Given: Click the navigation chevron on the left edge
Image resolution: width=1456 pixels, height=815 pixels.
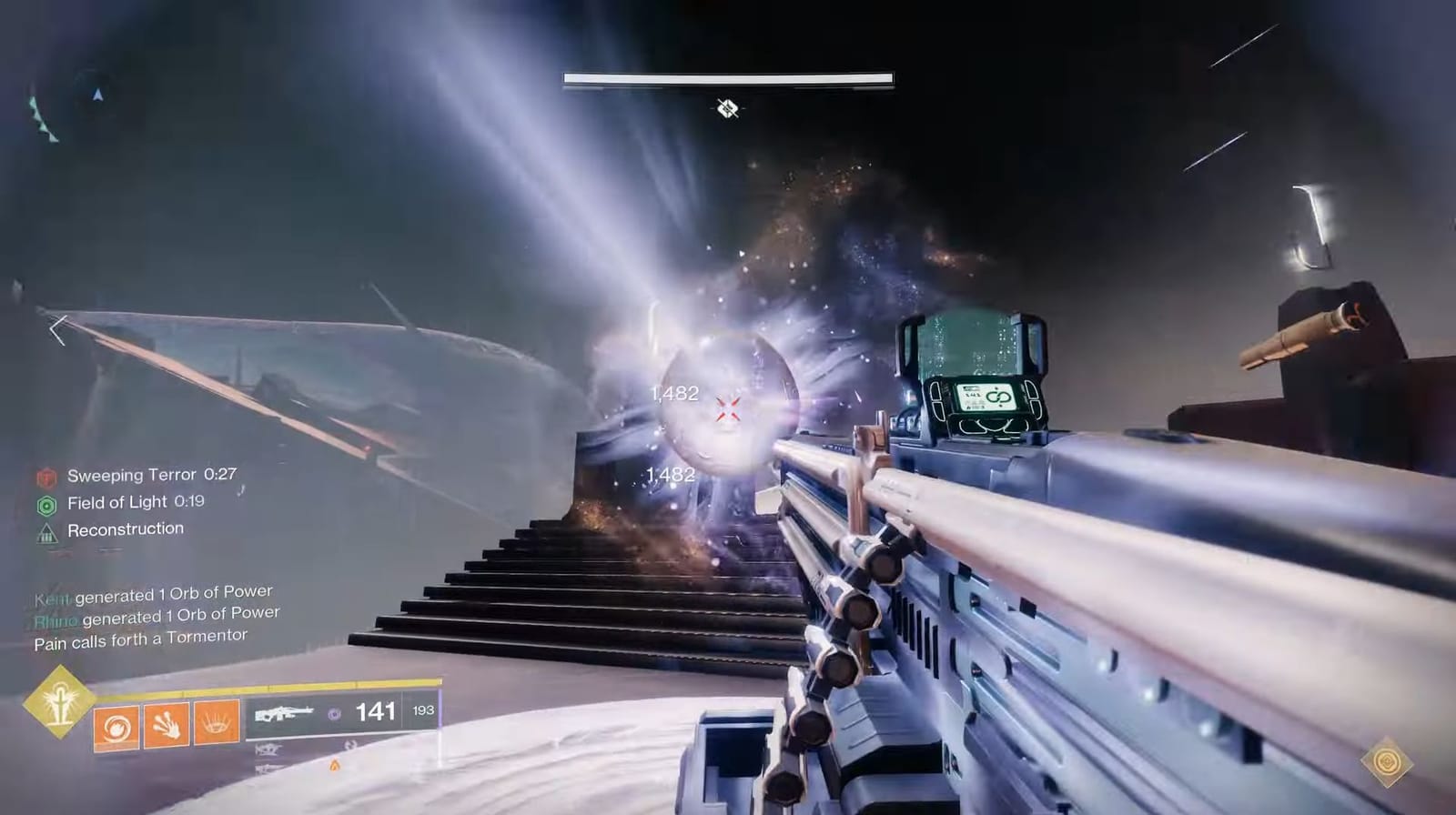Looking at the screenshot, I should pos(57,331).
